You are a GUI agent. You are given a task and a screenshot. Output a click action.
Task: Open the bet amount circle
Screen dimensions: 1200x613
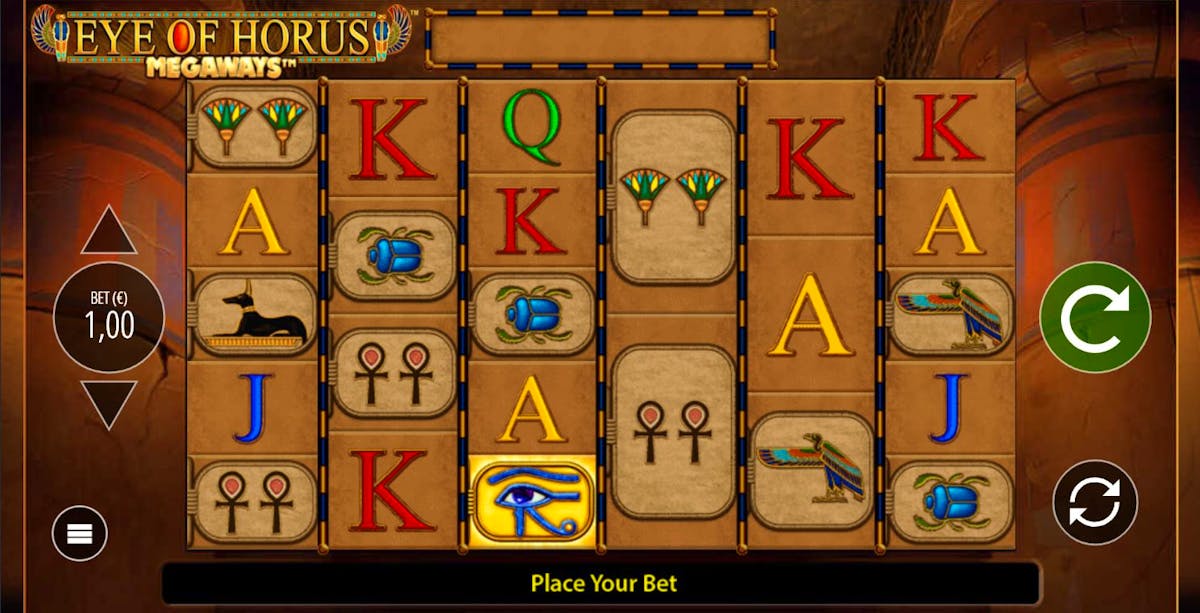click(x=108, y=317)
